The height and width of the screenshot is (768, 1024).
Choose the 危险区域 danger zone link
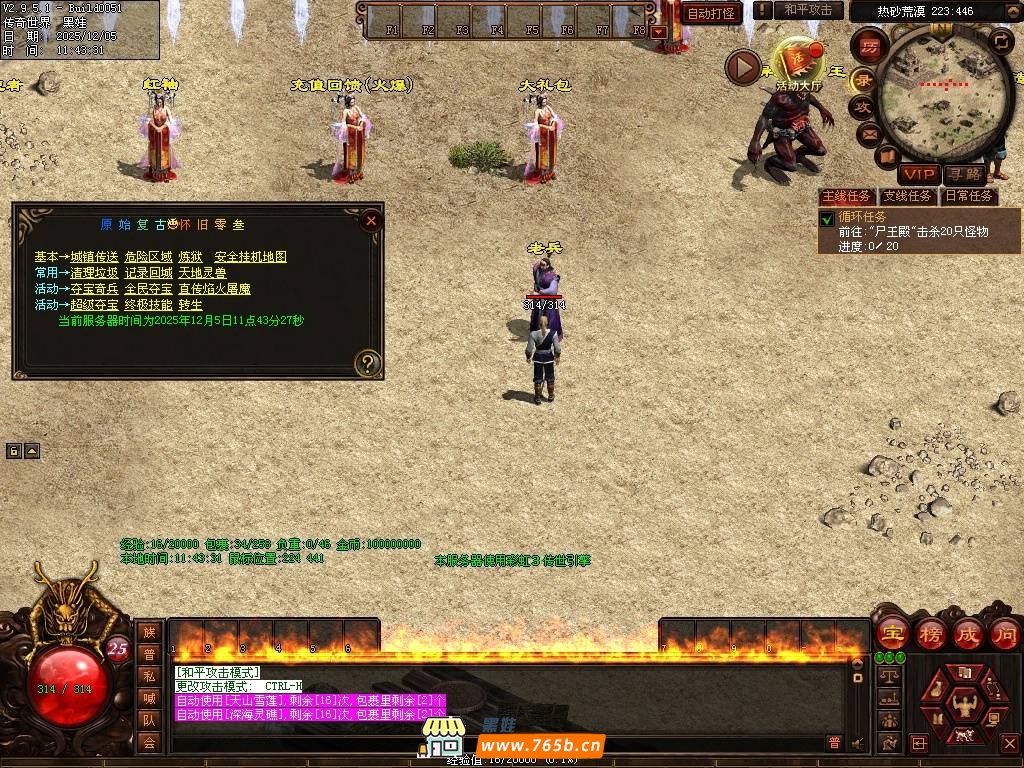click(148, 257)
